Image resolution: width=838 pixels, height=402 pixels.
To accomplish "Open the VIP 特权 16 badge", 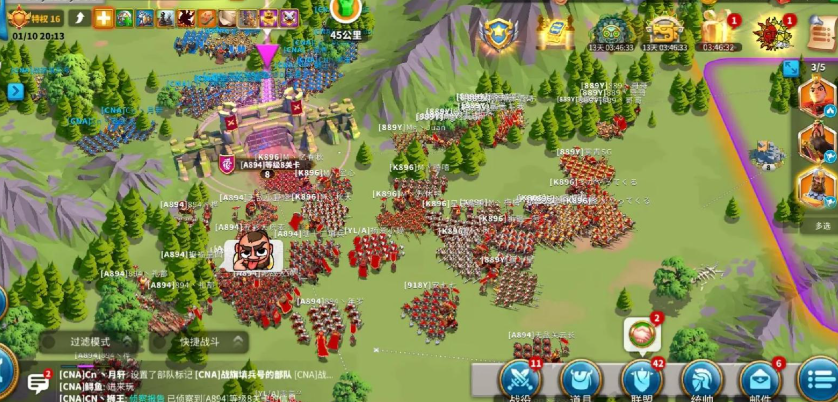I will pyautogui.click(x=35, y=17).
